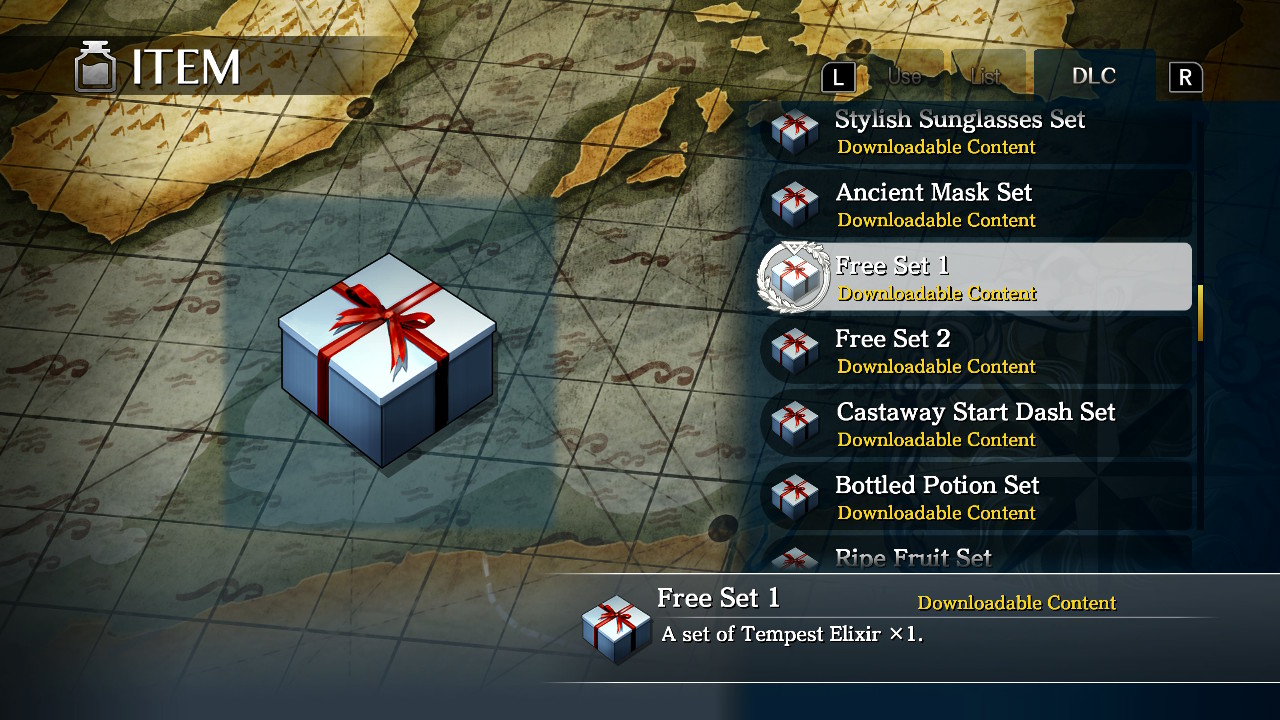
Task: Switch to the List tab
Action: (x=988, y=74)
